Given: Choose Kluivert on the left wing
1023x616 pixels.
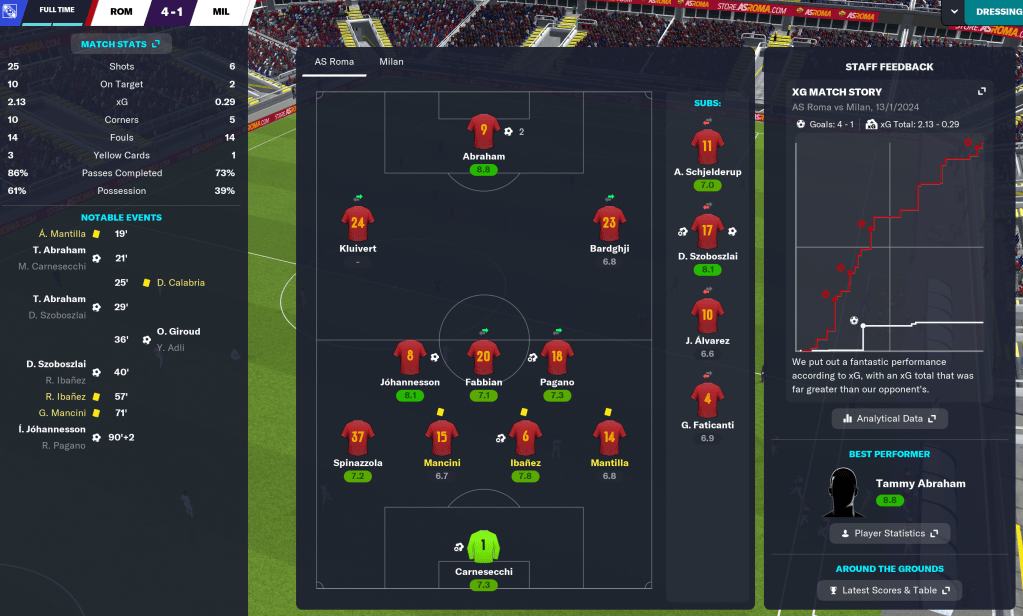Looking at the screenshot, I should [358, 223].
